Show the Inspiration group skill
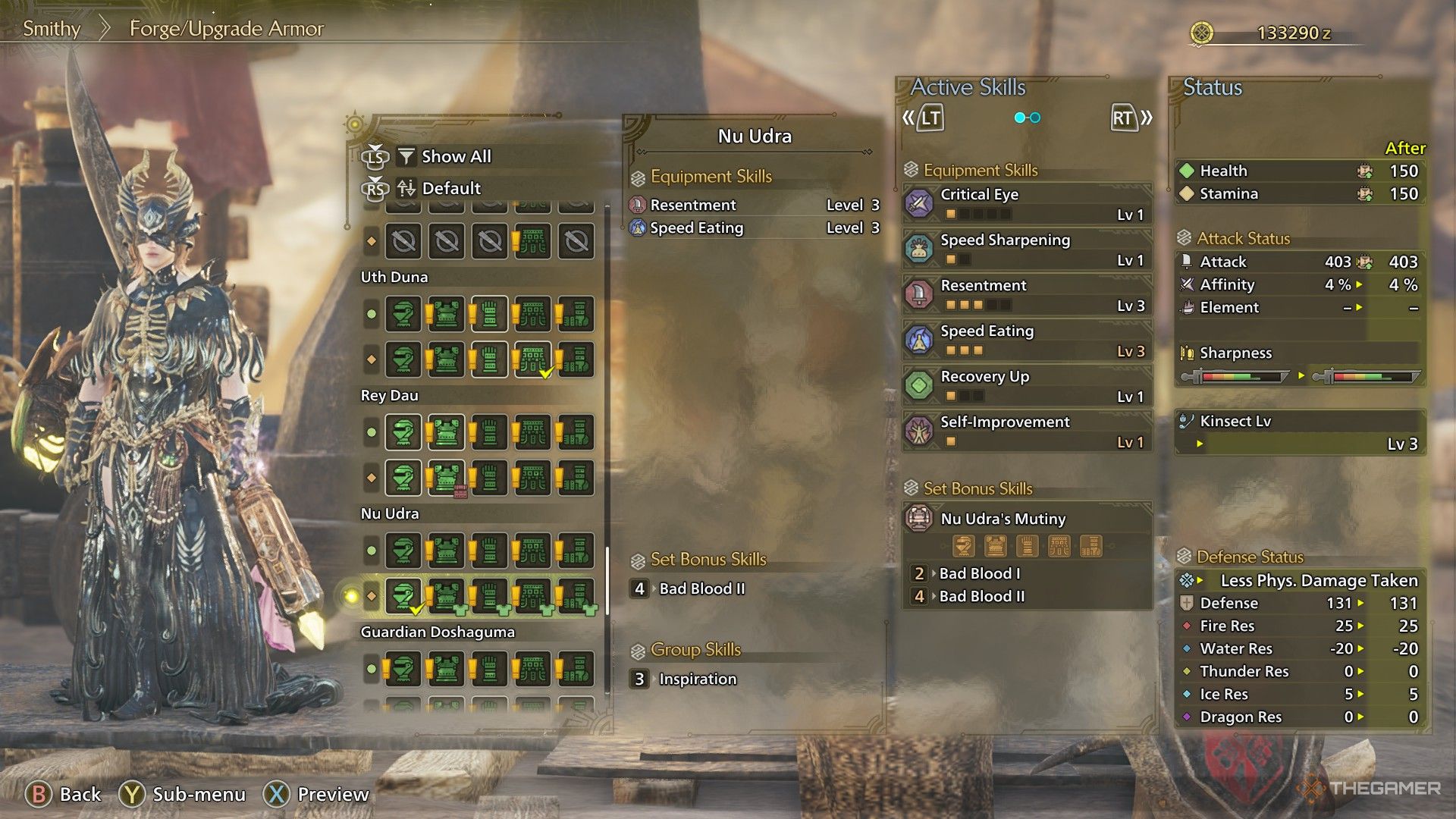 pyautogui.click(x=696, y=679)
